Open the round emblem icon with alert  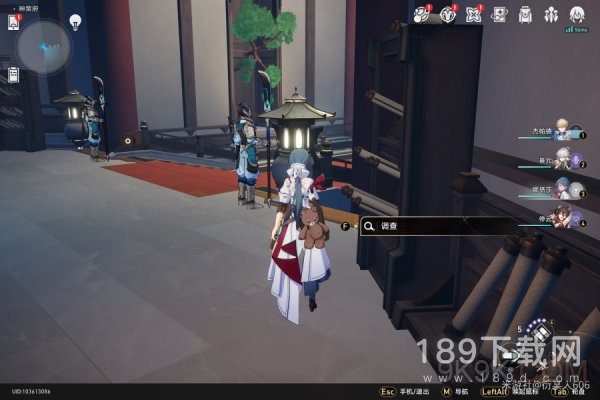[x=447, y=14]
